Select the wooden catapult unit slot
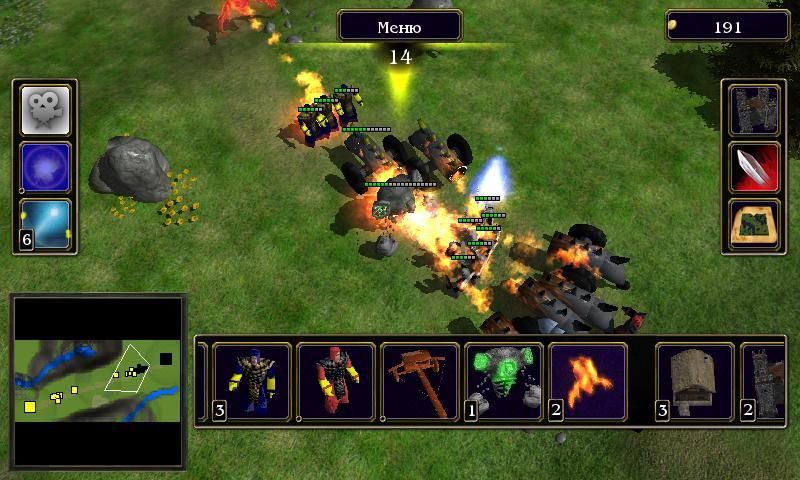 (420, 381)
